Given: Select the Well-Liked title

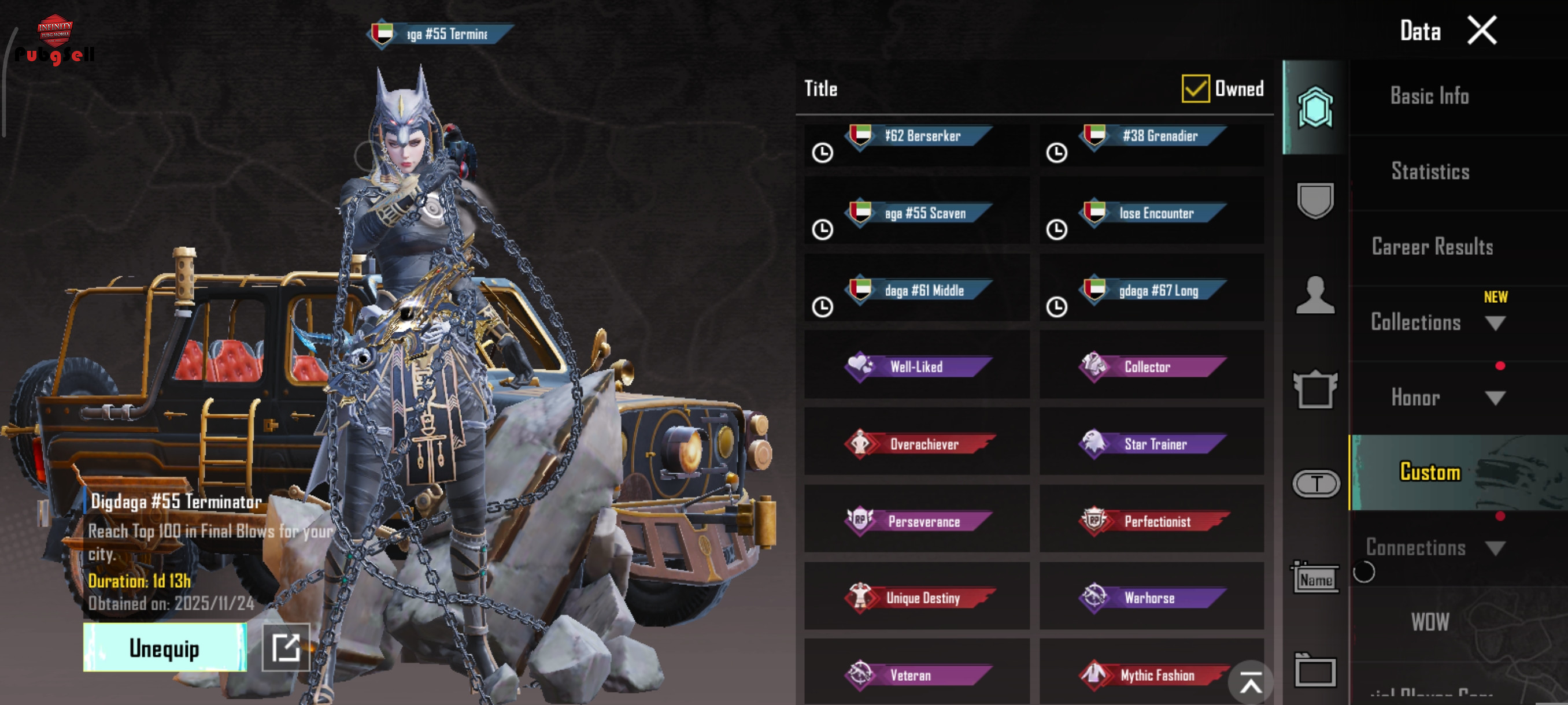Looking at the screenshot, I should click(x=918, y=366).
